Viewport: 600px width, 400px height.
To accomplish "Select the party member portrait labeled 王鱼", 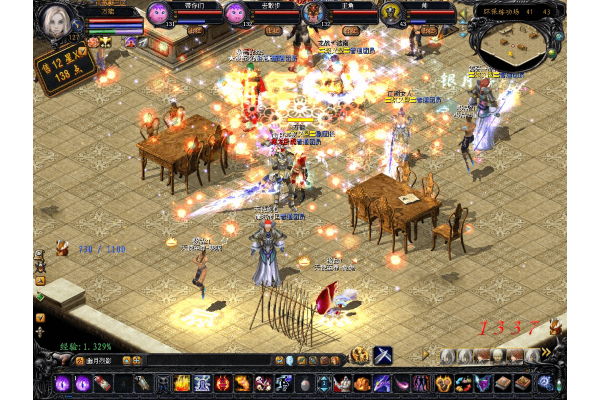I will point(315,14).
